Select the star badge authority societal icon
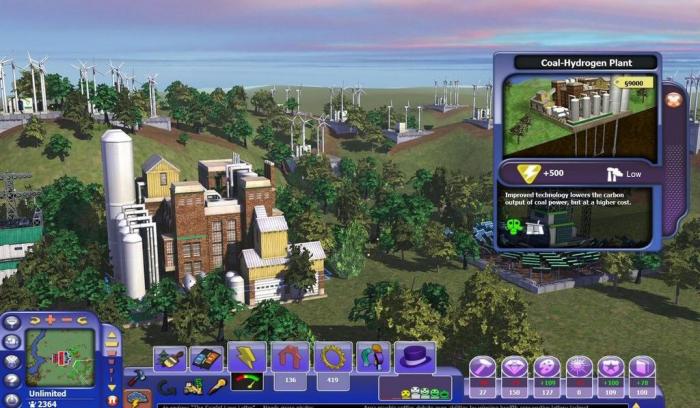This screenshot has width=700, height=408. tap(610, 366)
